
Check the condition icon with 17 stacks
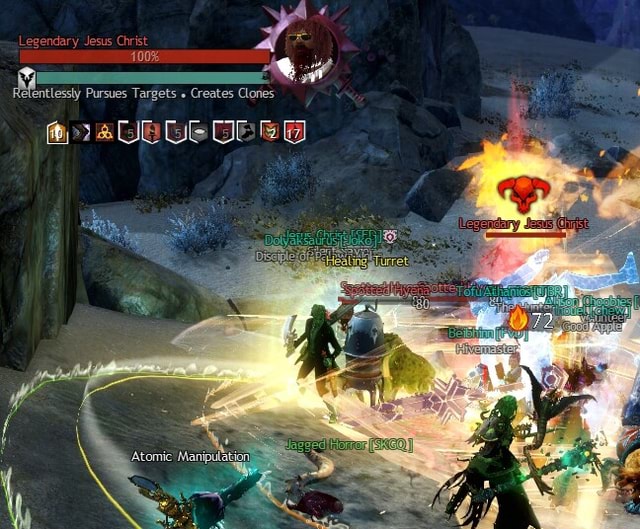click(x=294, y=131)
